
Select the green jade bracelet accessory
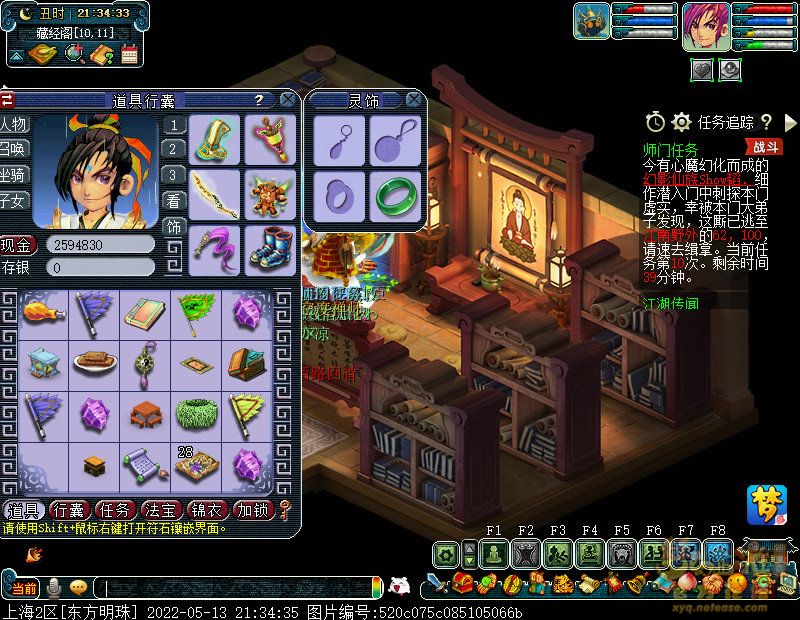(394, 194)
